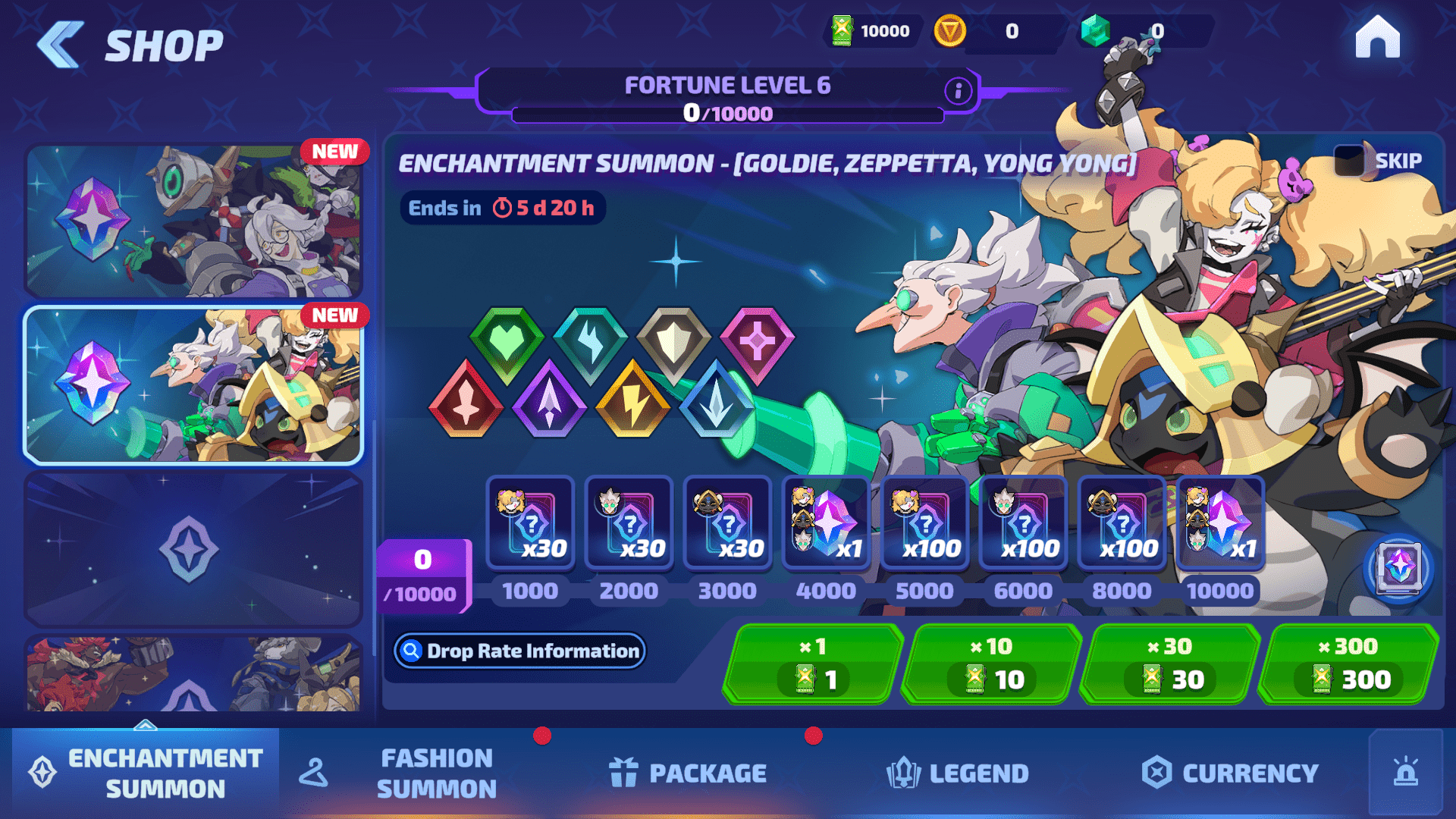Show Fortune Level info

tap(958, 91)
